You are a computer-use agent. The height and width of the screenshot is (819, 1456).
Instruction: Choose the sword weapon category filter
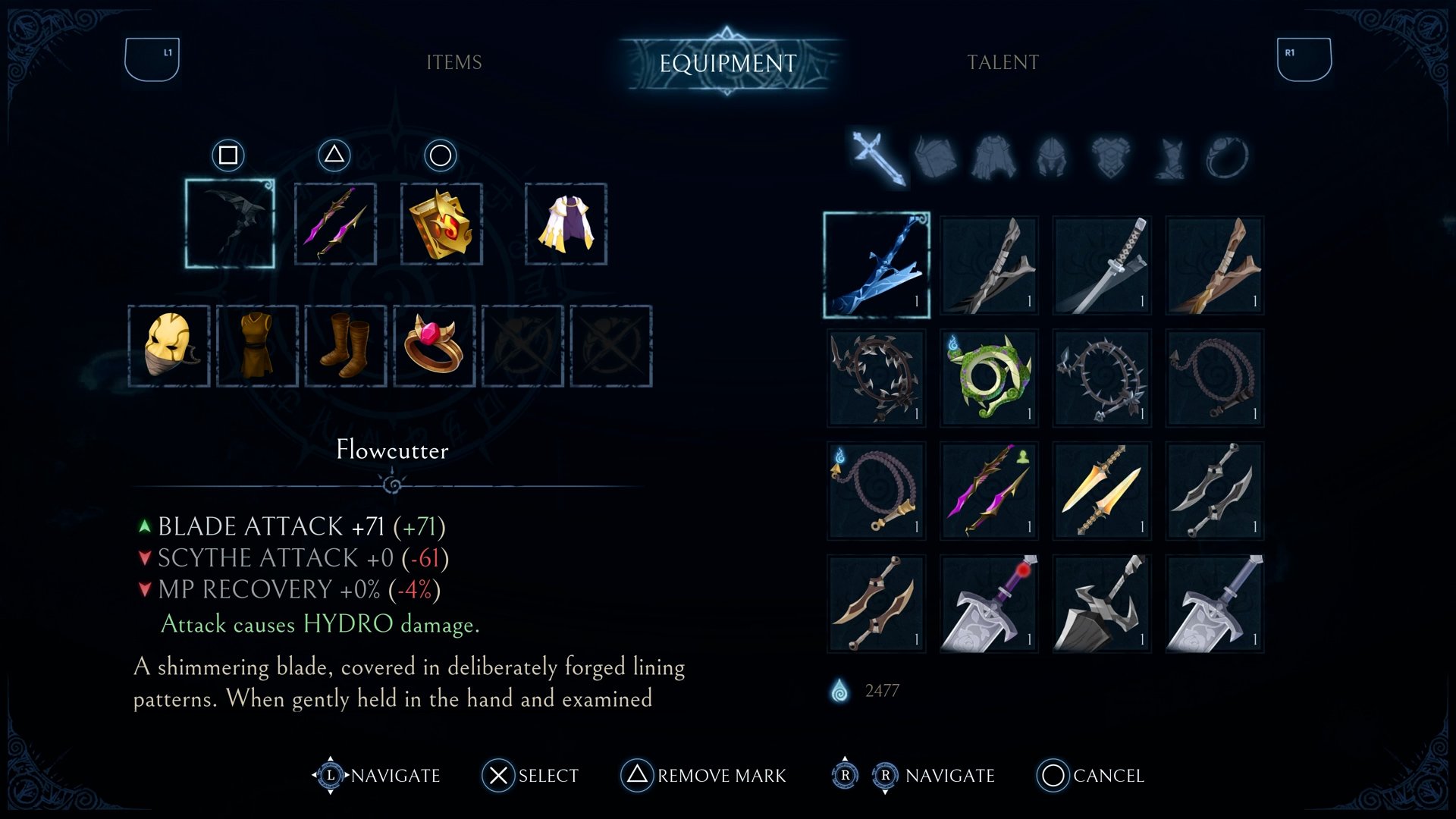click(x=877, y=158)
